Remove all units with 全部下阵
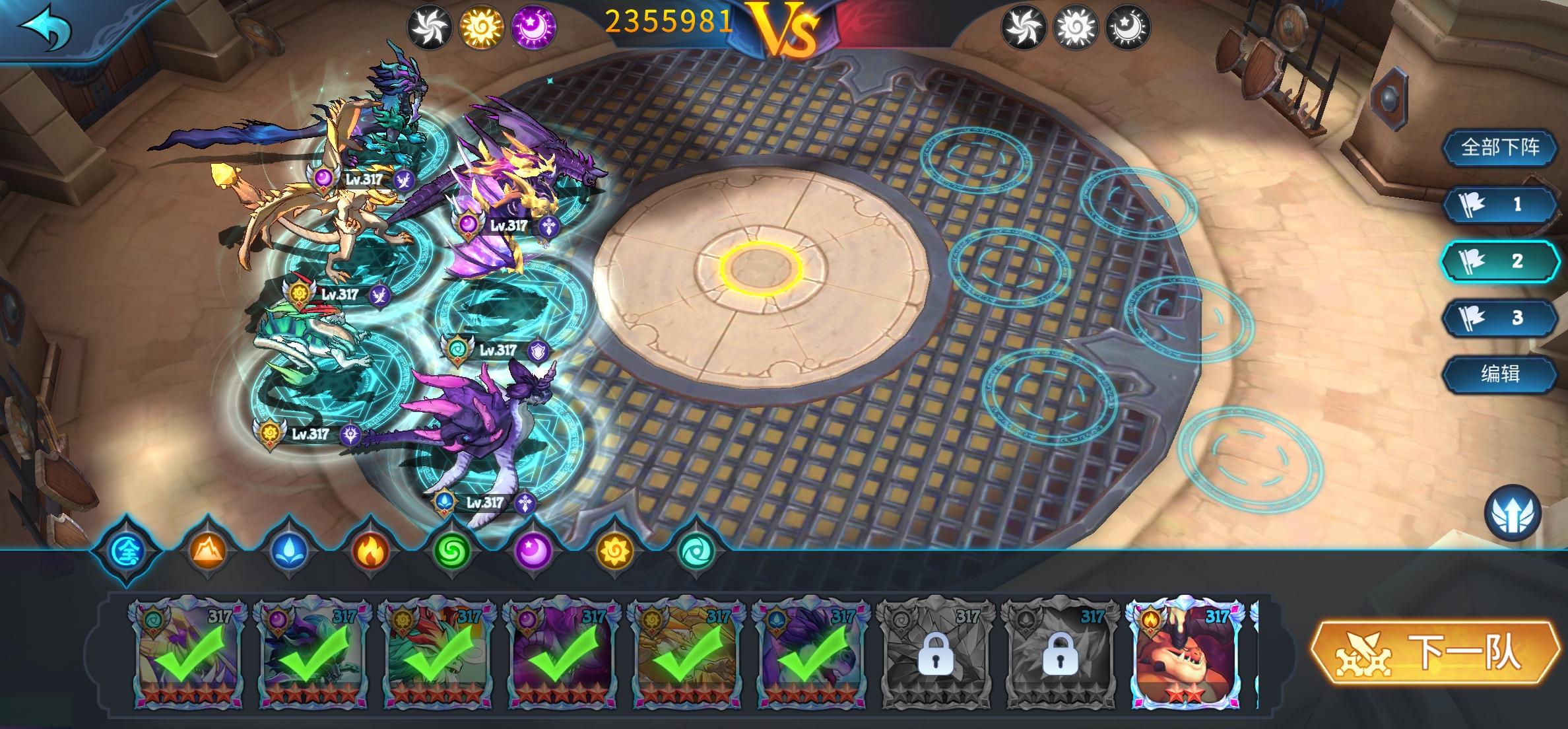The height and width of the screenshot is (729, 1568). point(1499,147)
